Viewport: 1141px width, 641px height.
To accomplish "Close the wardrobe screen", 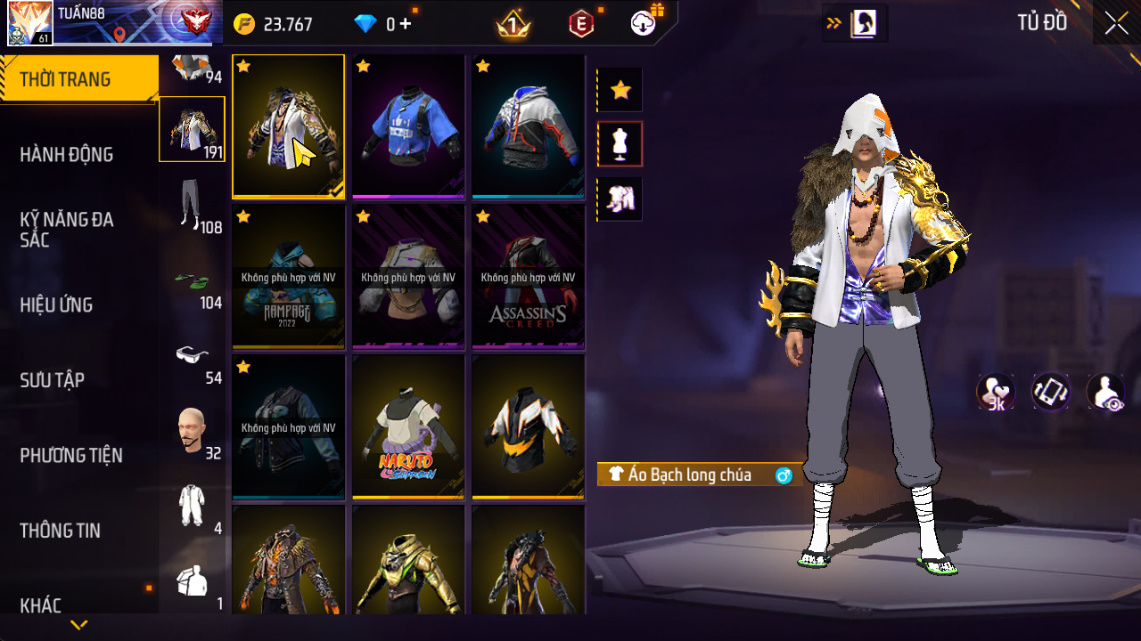I will click(x=1116, y=24).
